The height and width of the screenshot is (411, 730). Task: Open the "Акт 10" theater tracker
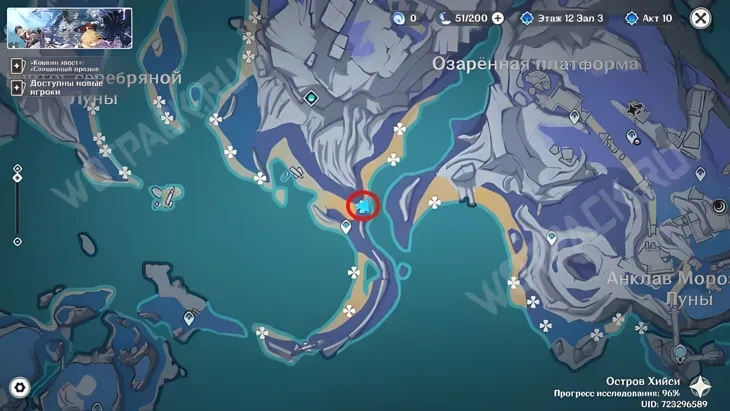tap(649, 18)
